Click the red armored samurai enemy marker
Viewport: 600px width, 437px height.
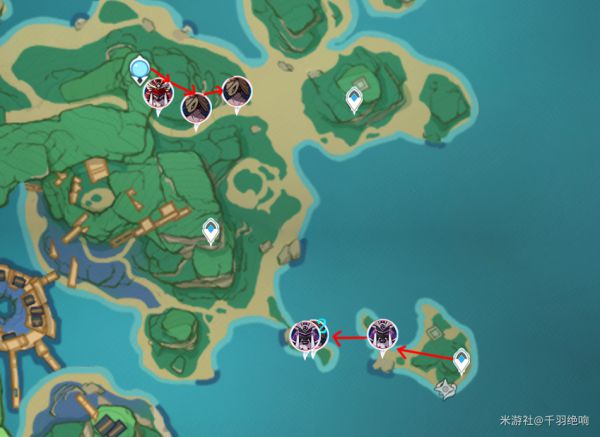pos(156,95)
